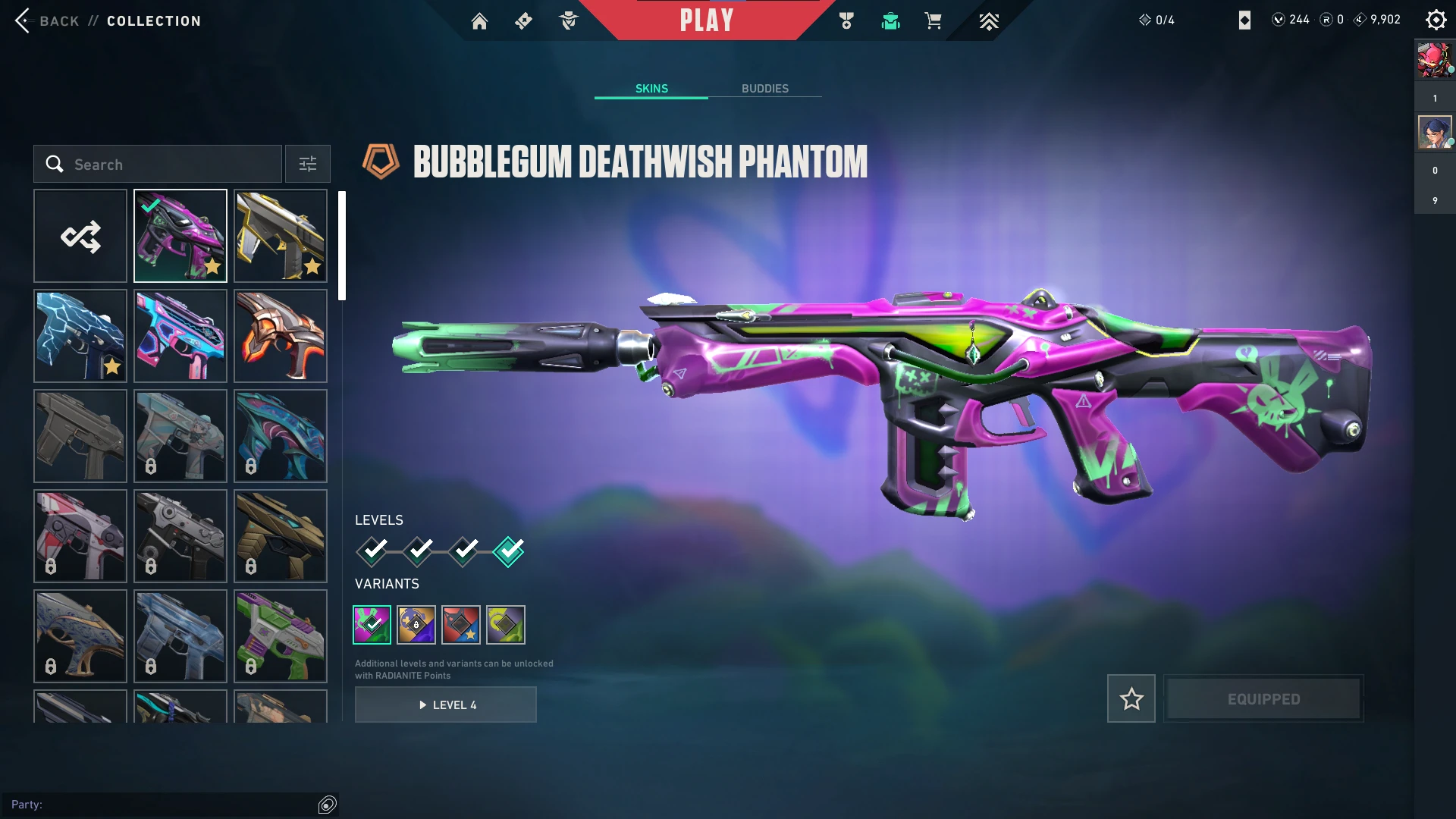Open the store shopping cart

[x=933, y=21]
